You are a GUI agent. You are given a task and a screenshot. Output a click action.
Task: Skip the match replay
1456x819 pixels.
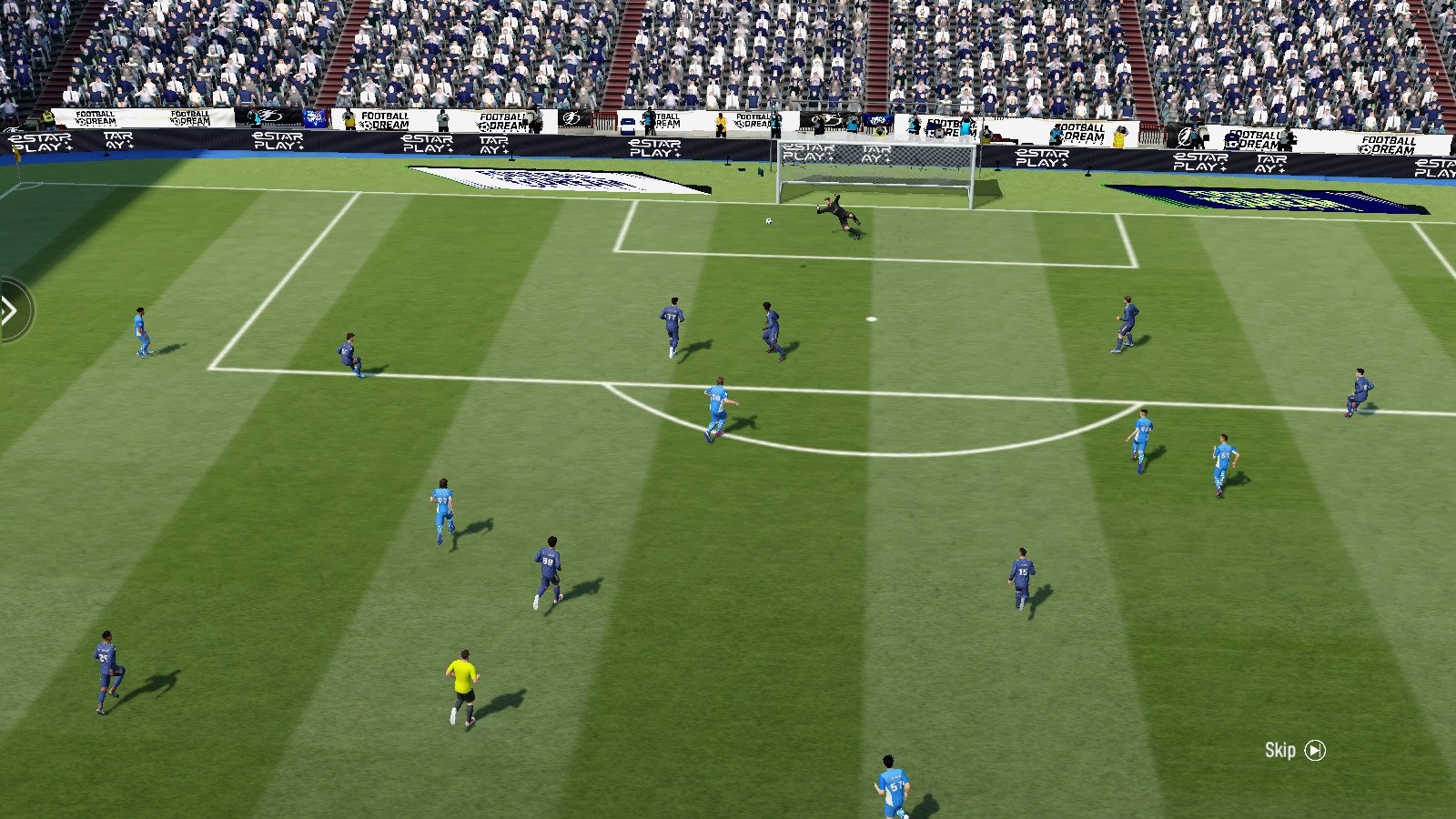(1295, 750)
